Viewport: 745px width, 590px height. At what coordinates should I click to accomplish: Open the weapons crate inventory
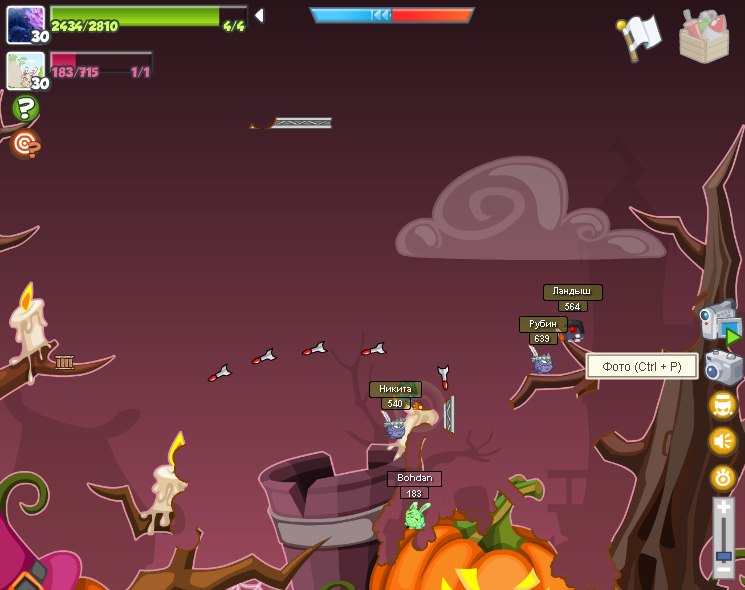coord(703,37)
